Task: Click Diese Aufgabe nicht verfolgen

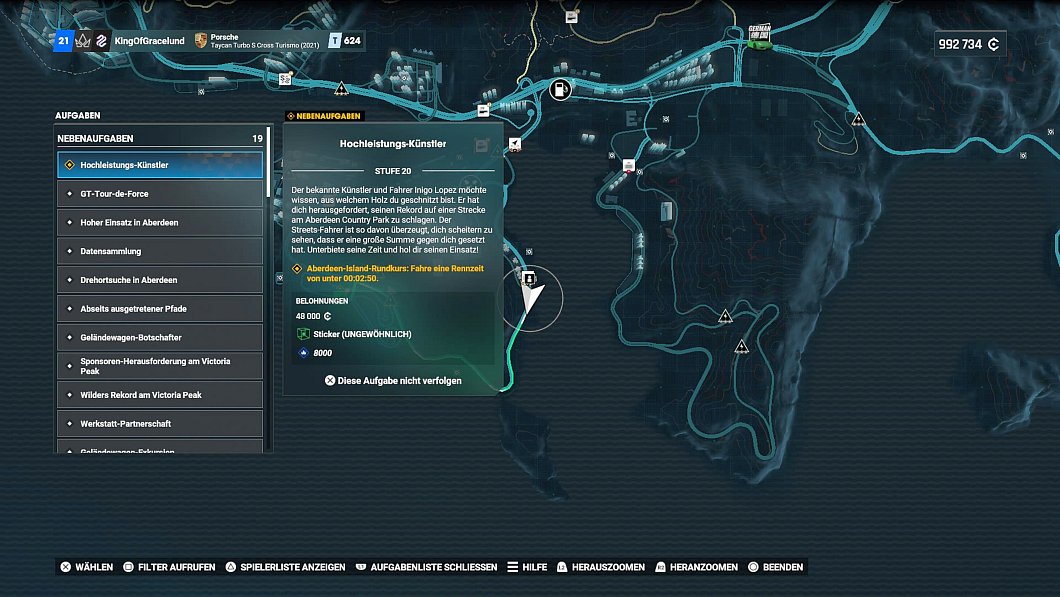Action: 393,381
